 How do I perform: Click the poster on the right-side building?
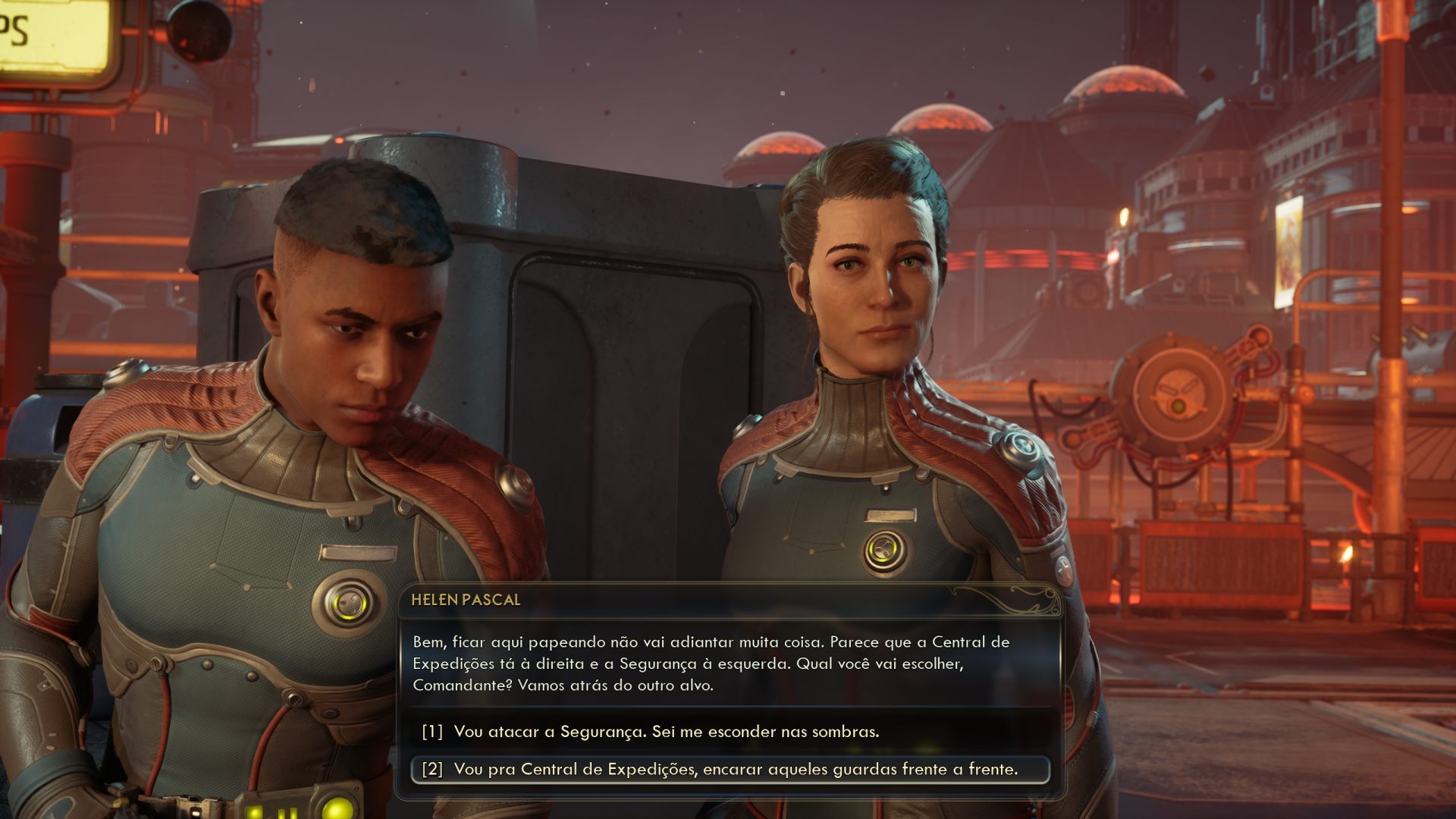[1289, 250]
